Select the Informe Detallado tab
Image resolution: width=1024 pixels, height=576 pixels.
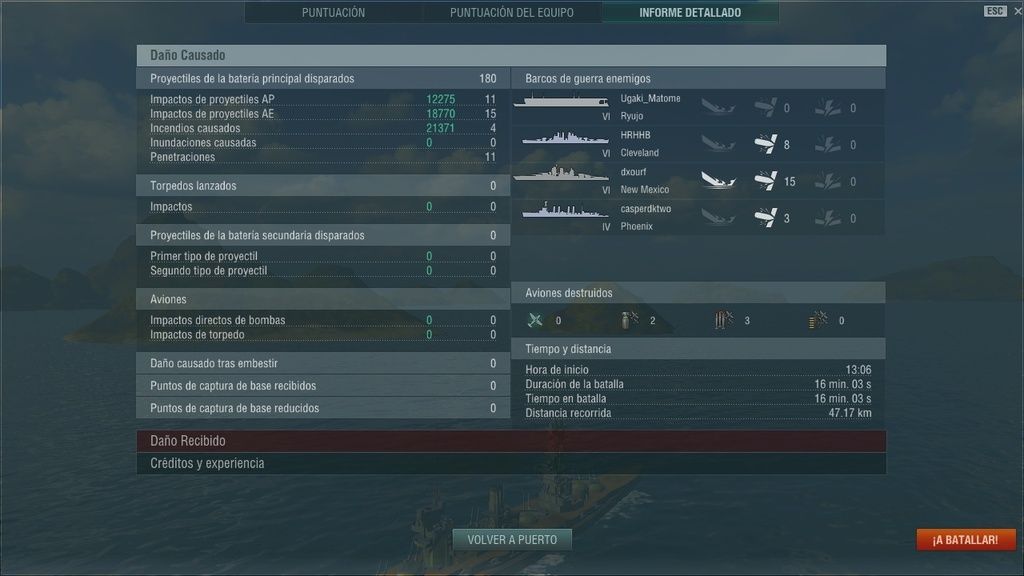[x=690, y=13]
